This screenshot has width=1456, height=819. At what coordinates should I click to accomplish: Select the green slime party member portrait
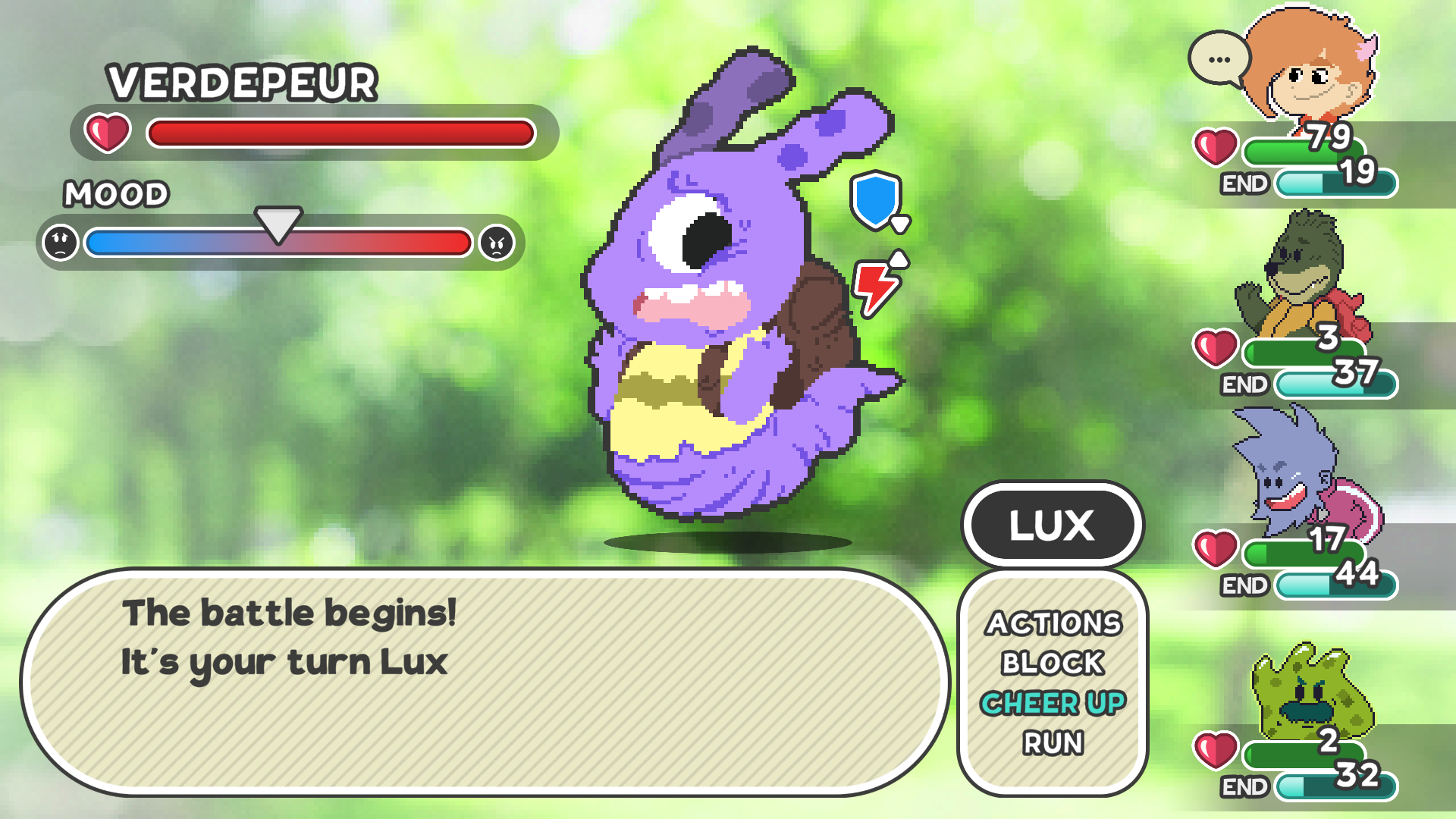coord(1308,692)
